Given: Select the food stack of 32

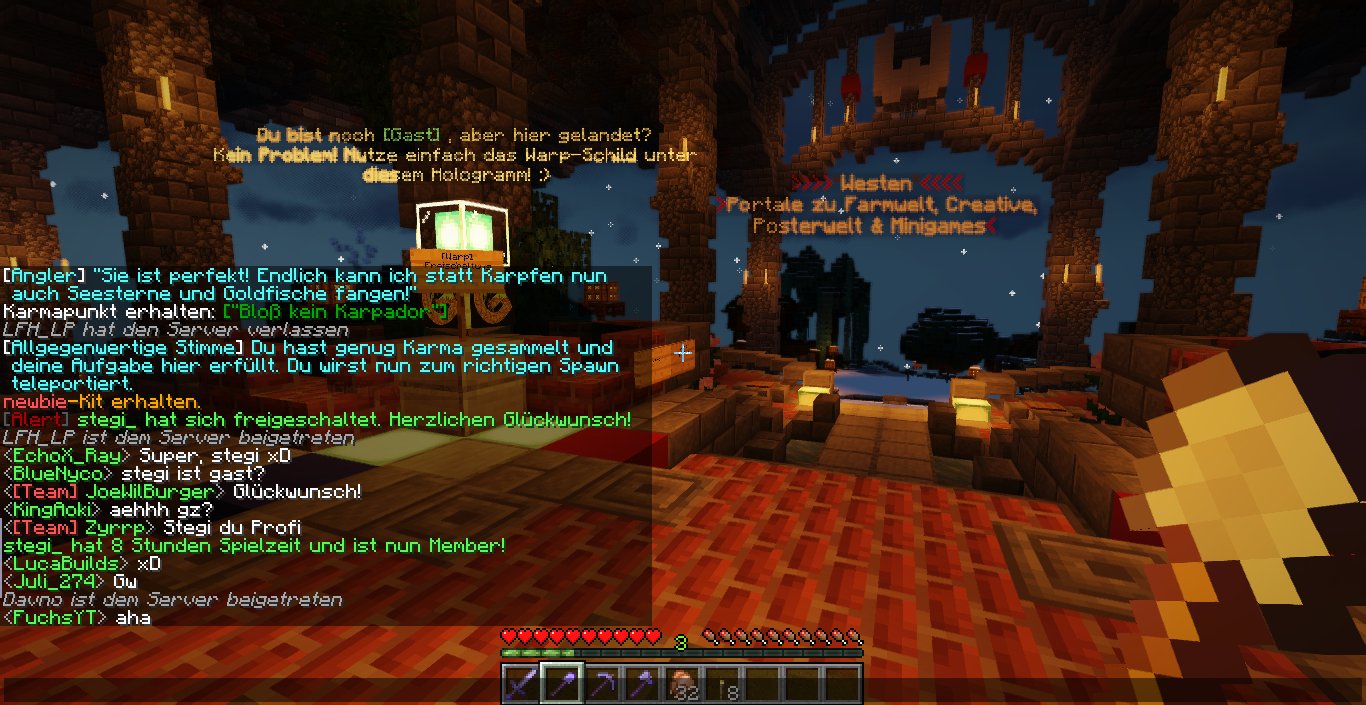Looking at the screenshot, I should (x=682, y=685).
